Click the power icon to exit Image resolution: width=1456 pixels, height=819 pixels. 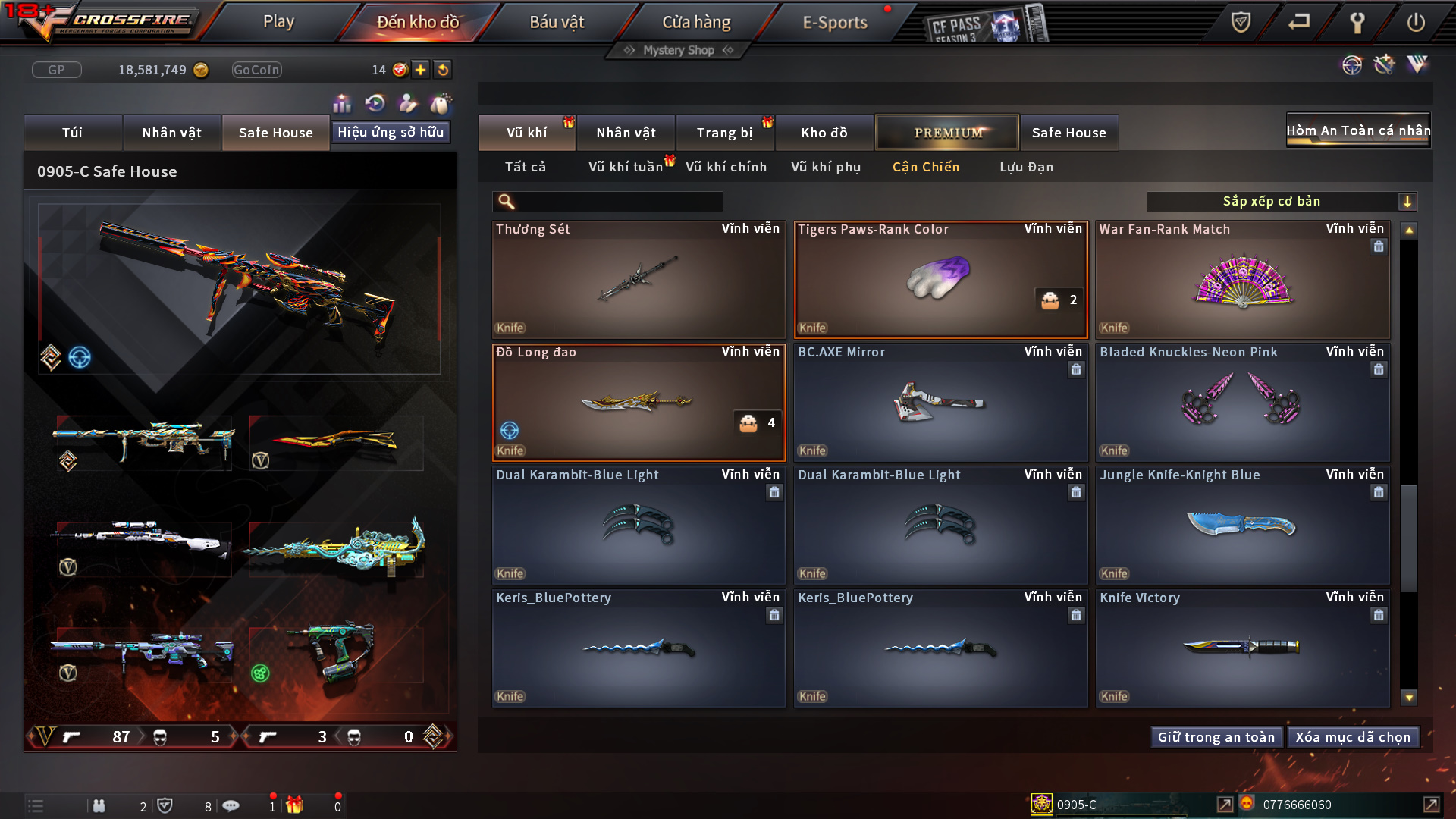click(x=1415, y=22)
